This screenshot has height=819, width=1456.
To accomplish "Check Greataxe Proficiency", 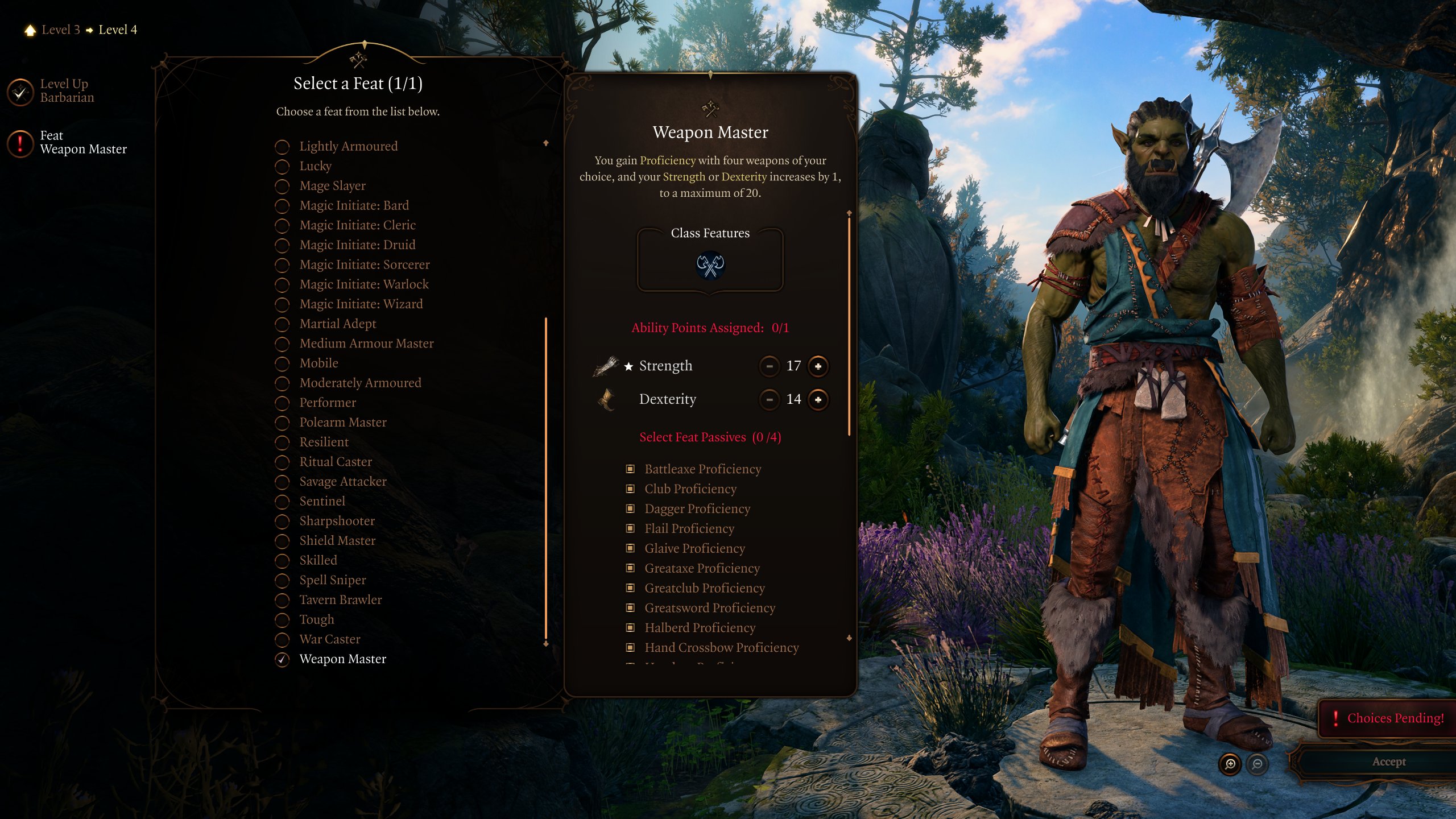I will pos(631,568).
